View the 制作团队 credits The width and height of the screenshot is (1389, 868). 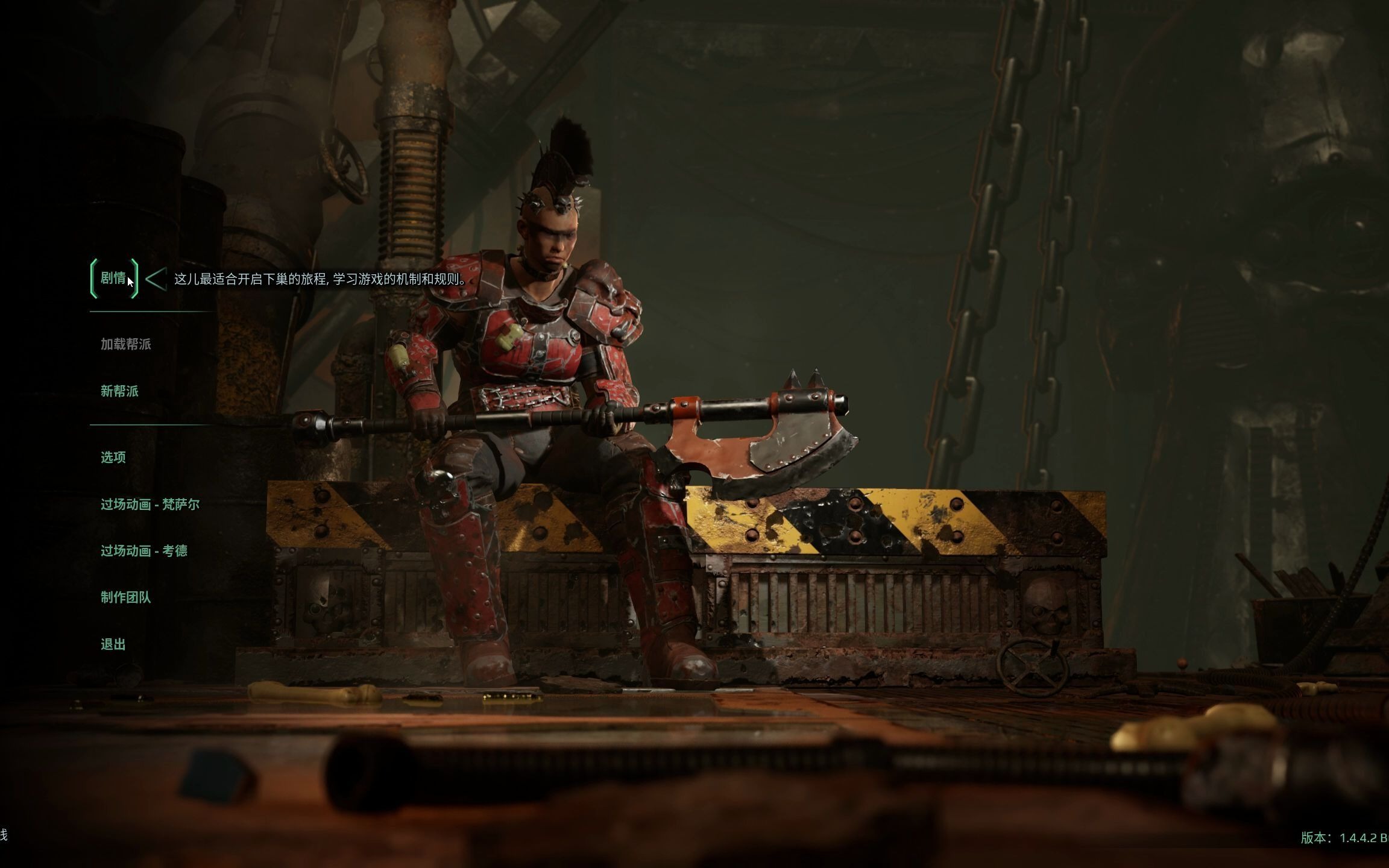click(x=127, y=597)
